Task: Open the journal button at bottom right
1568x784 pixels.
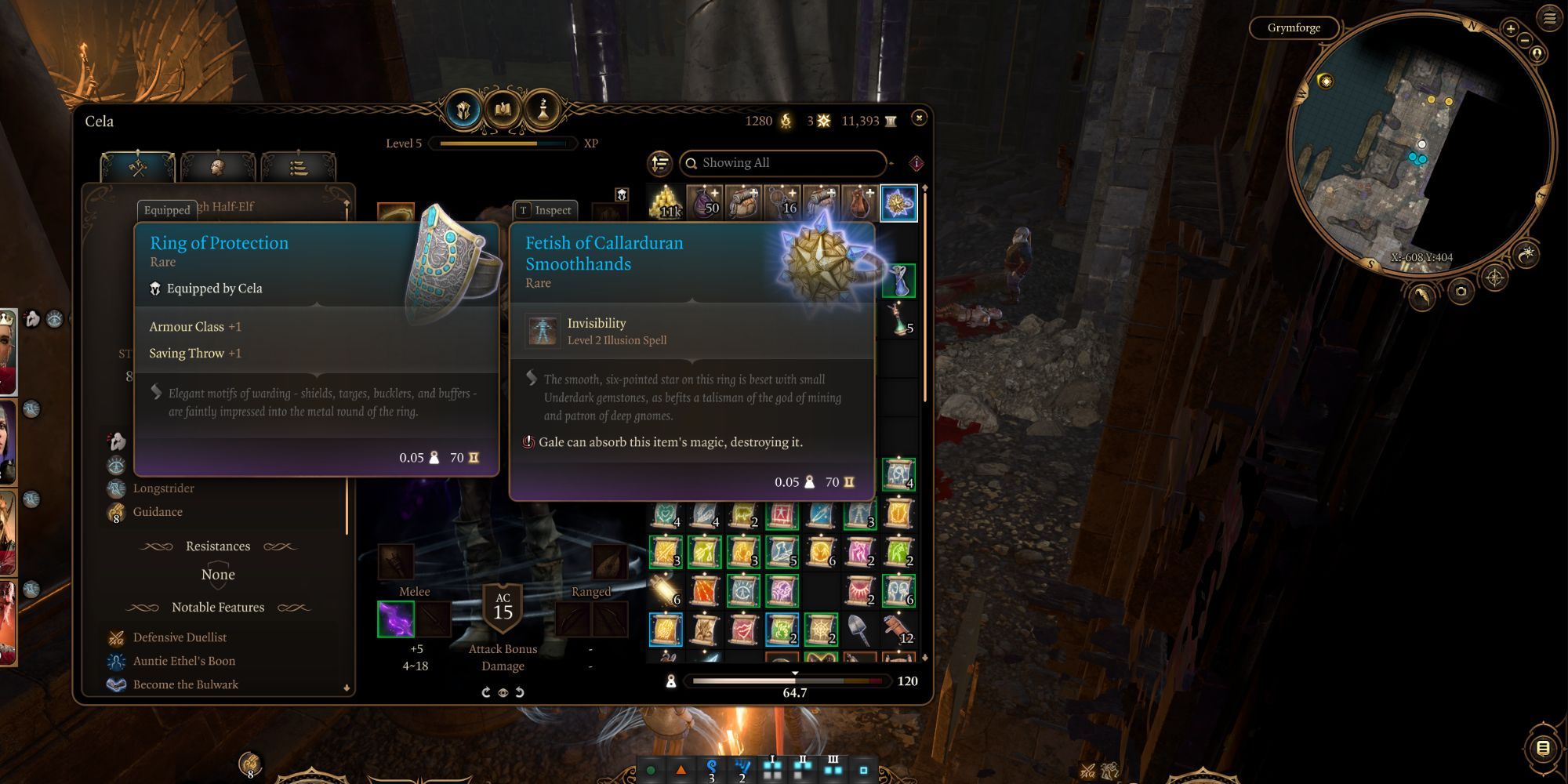Action: [x=1542, y=748]
